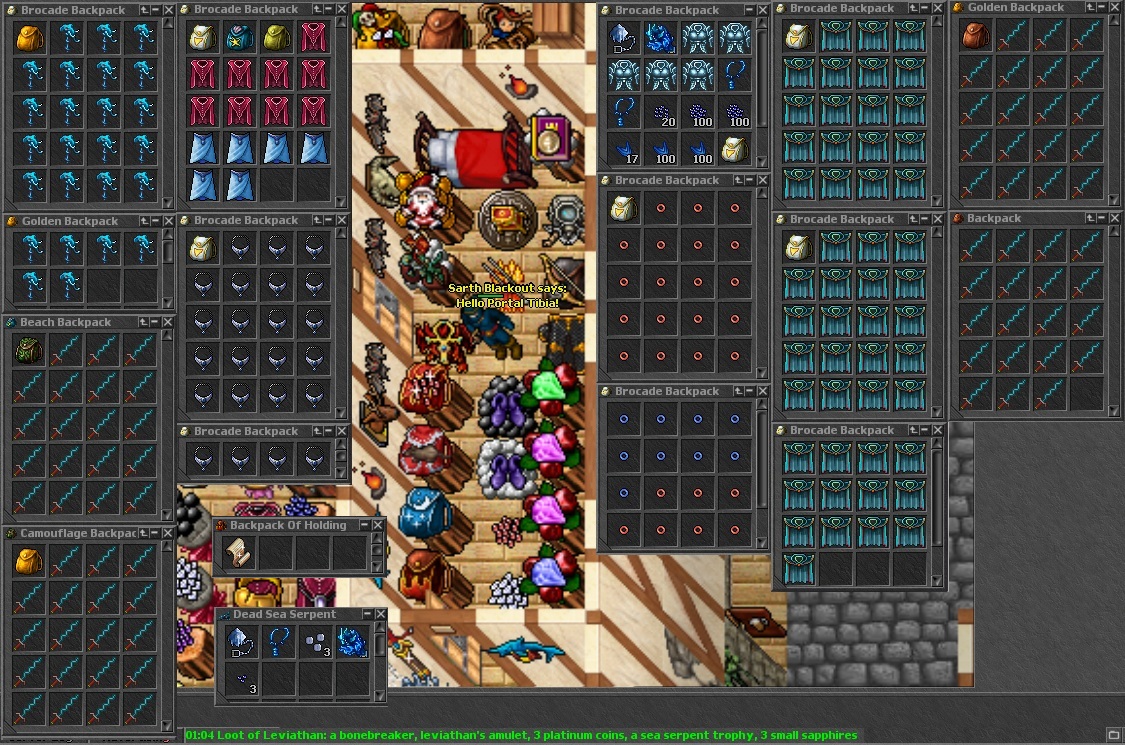This screenshot has width=1125, height=745.
Task: Open the orange backpack in Camouflage Backpack
Action: coord(29,561)
